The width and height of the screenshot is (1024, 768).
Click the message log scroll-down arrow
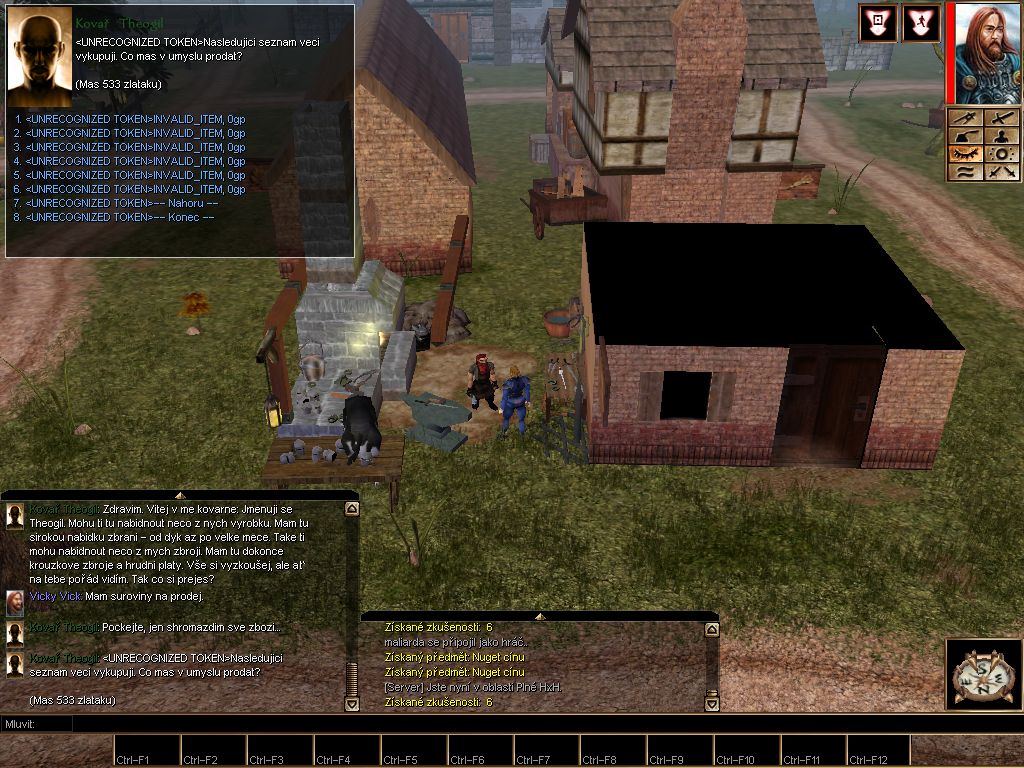711,704
